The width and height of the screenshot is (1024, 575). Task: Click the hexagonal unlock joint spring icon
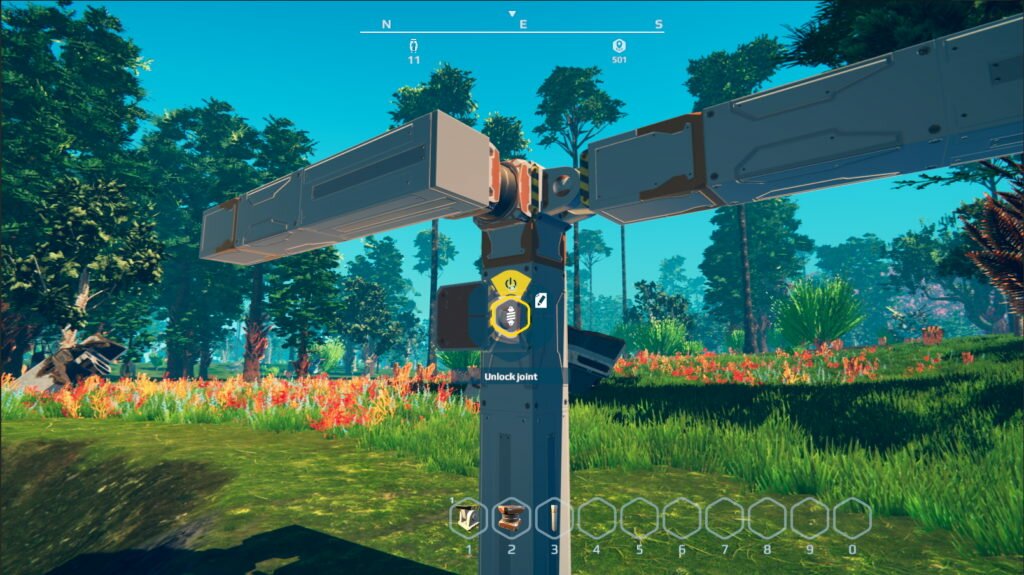tap(511, 315)
